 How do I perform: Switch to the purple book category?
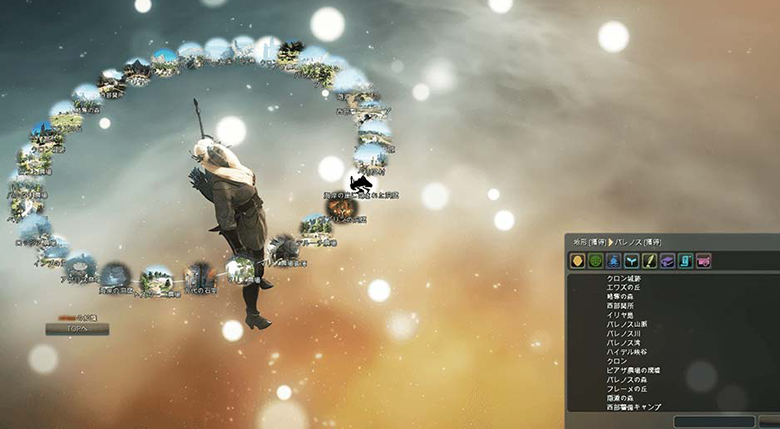667,261
